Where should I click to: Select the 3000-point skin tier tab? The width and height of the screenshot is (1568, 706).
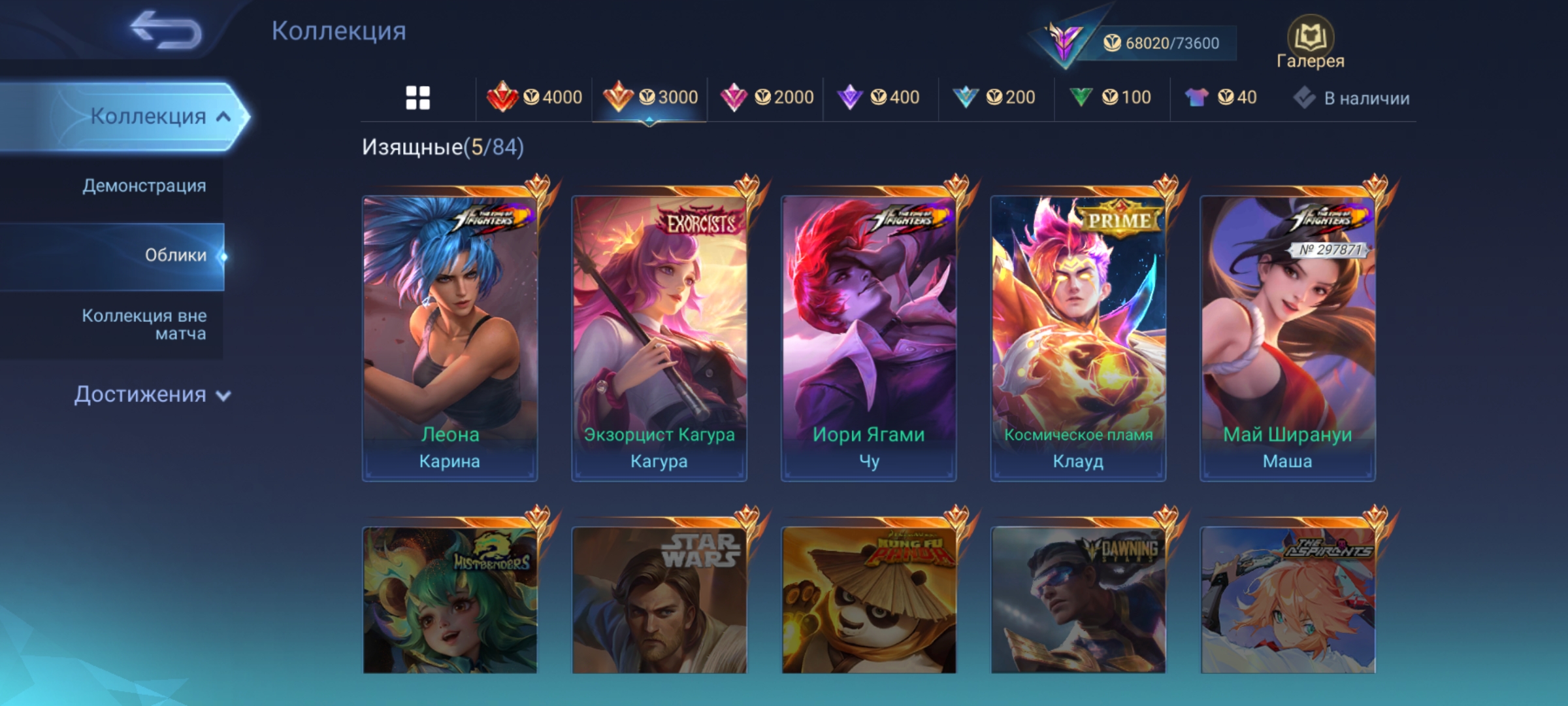(x=650, y=98)
